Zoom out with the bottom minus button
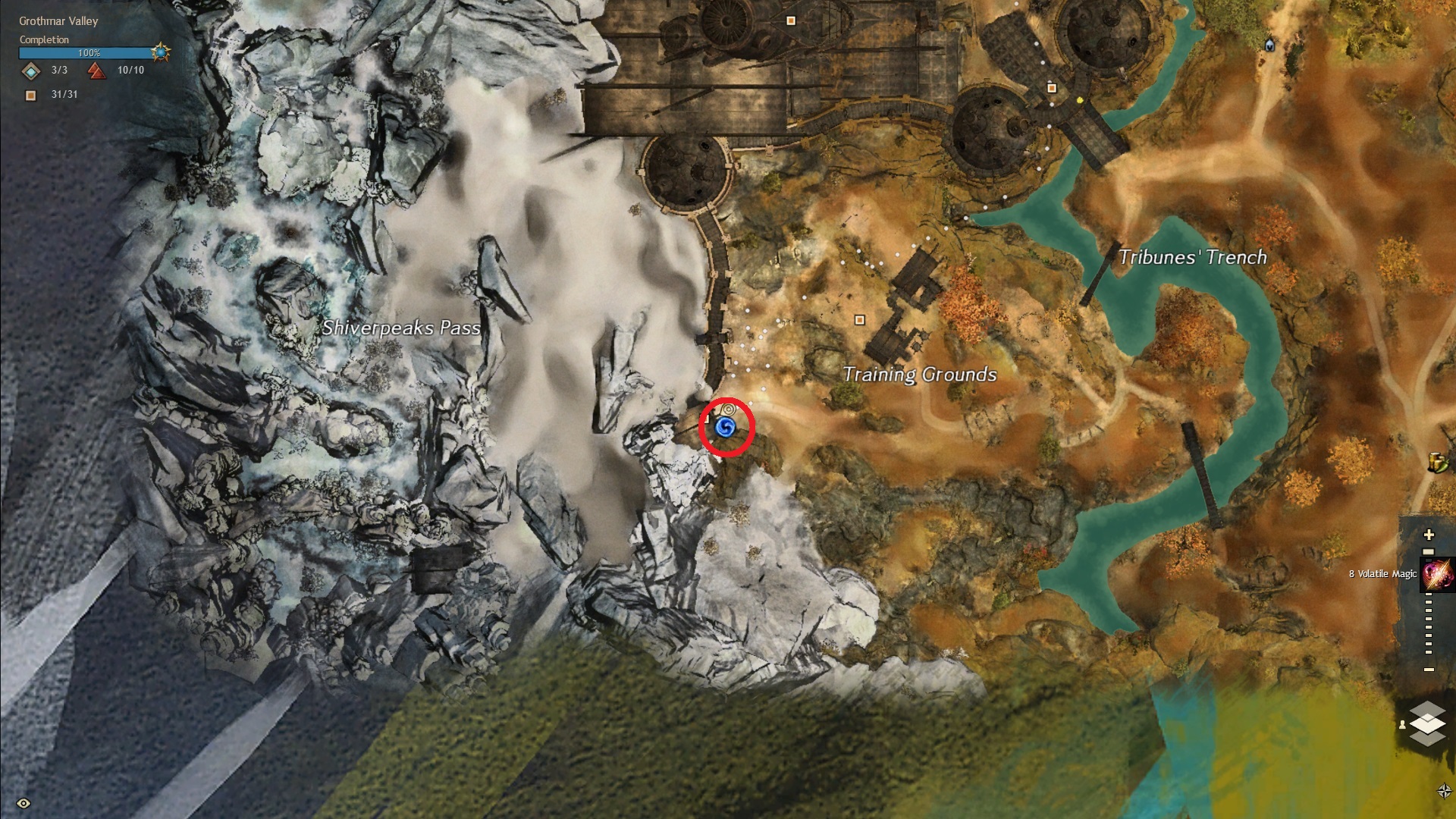The image size is (1456, 819). point(1429,670)
